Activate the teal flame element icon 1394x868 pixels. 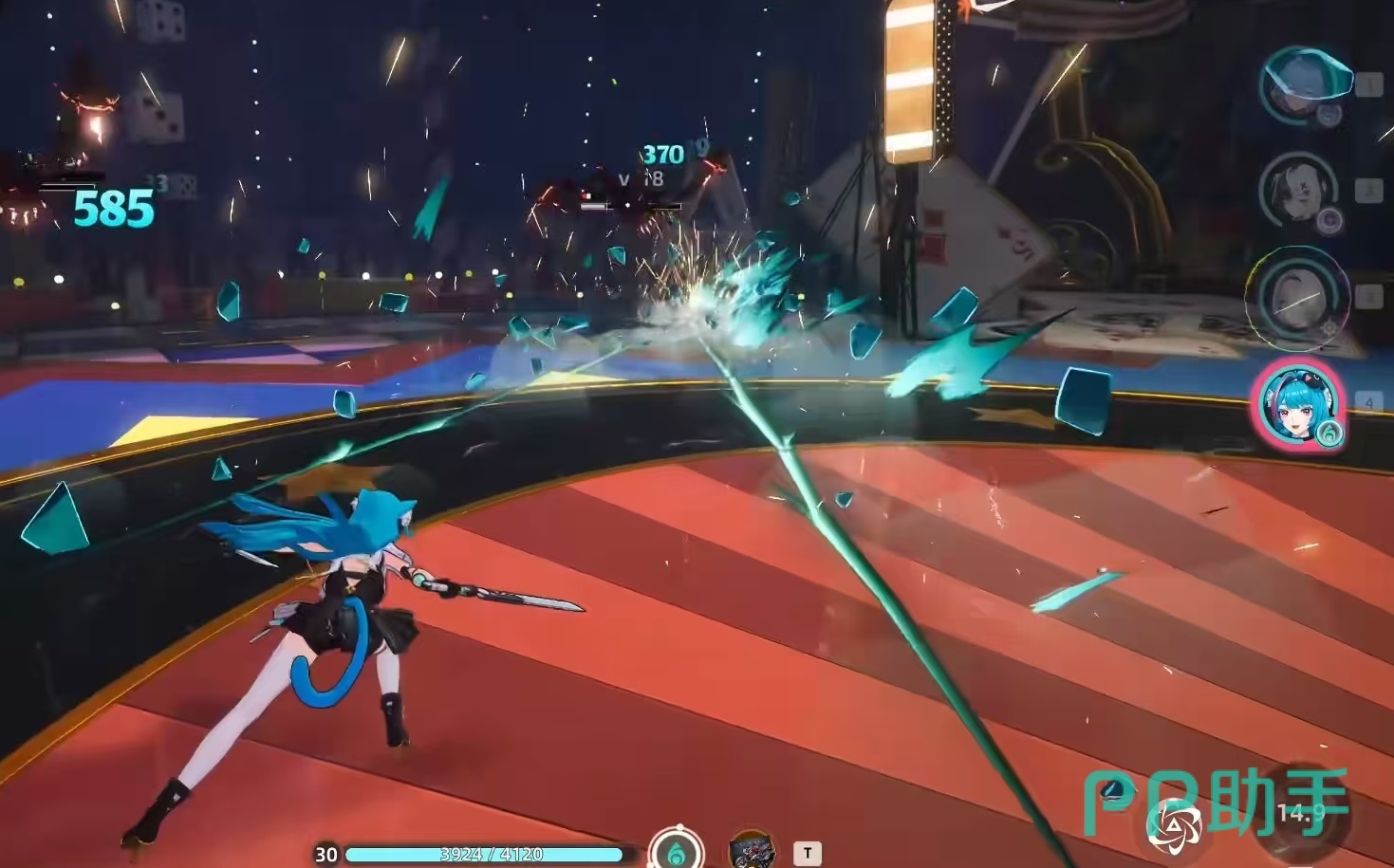[676, 851]
